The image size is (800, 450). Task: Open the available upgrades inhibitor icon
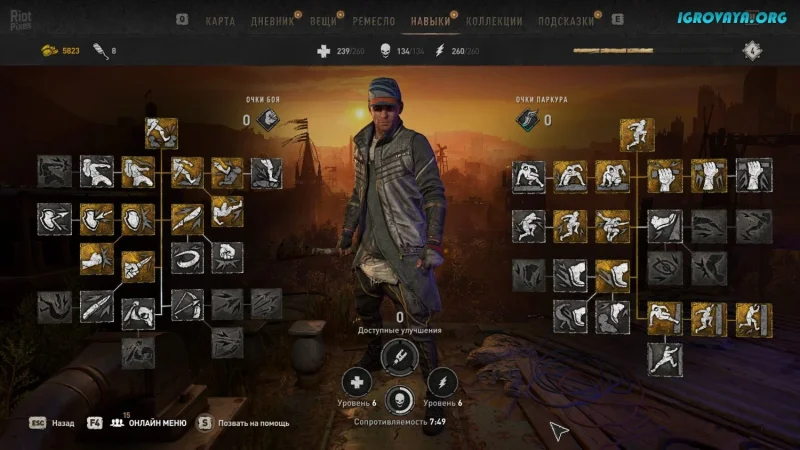point(400,355)
